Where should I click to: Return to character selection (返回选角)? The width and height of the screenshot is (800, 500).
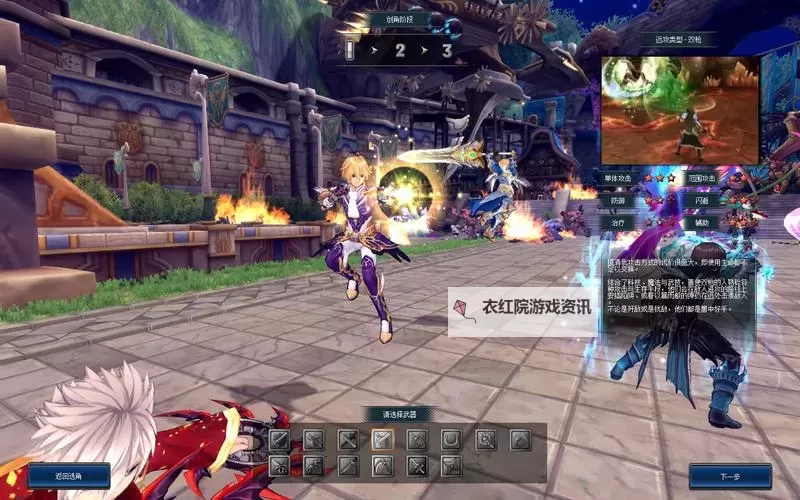coord(69,476)
